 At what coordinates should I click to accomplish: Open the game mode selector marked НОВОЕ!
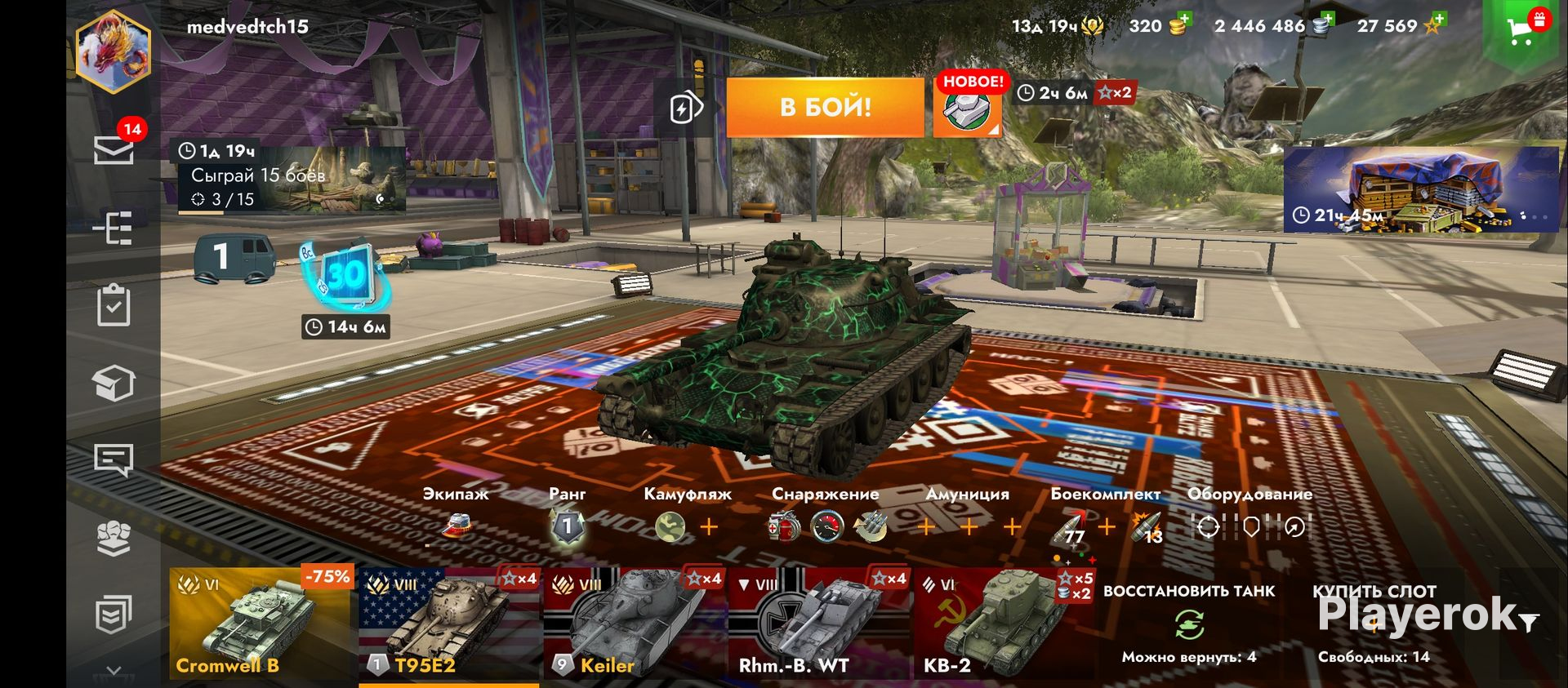coord(968,109)
